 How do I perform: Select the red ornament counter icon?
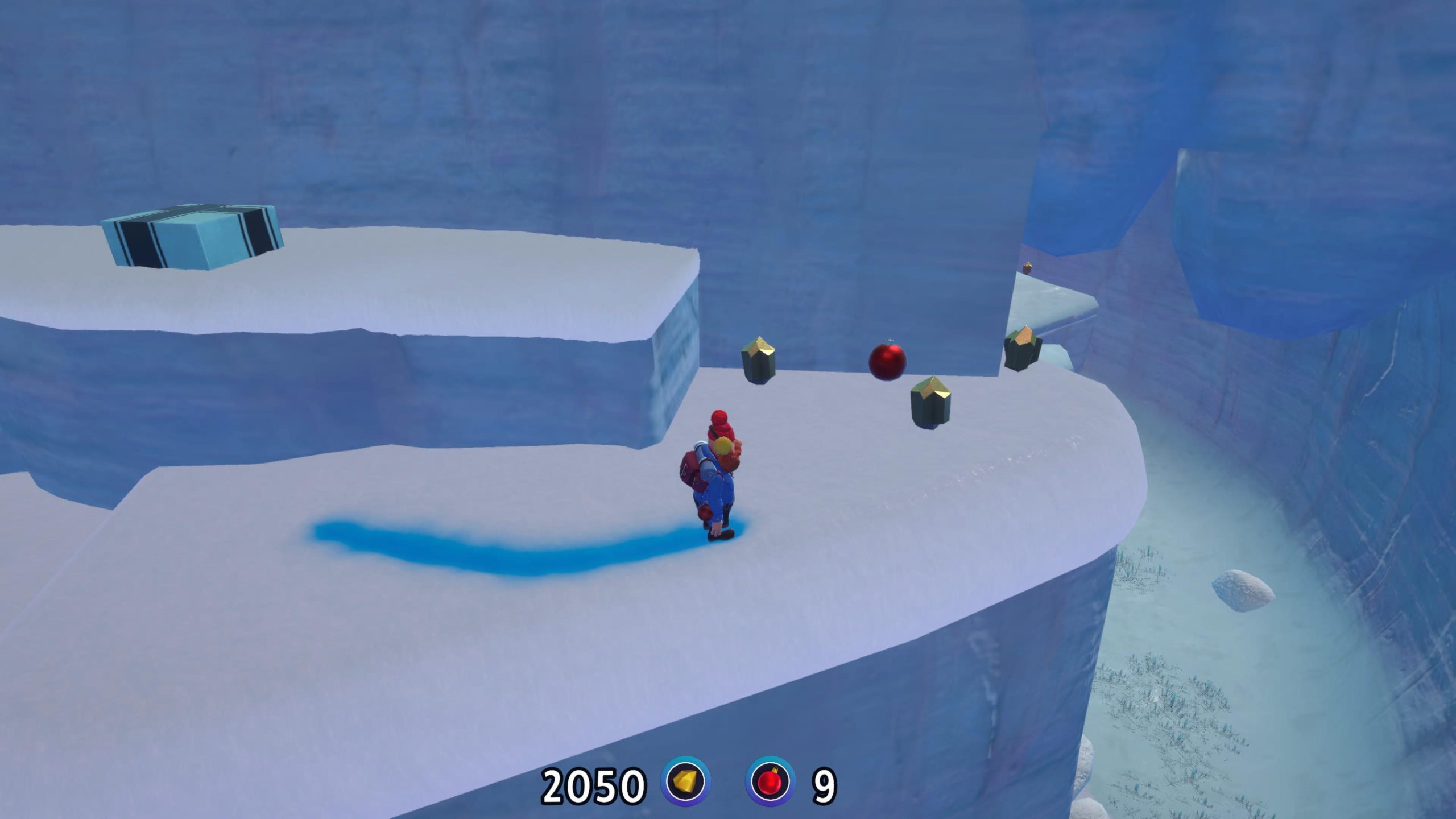[770, 781]
